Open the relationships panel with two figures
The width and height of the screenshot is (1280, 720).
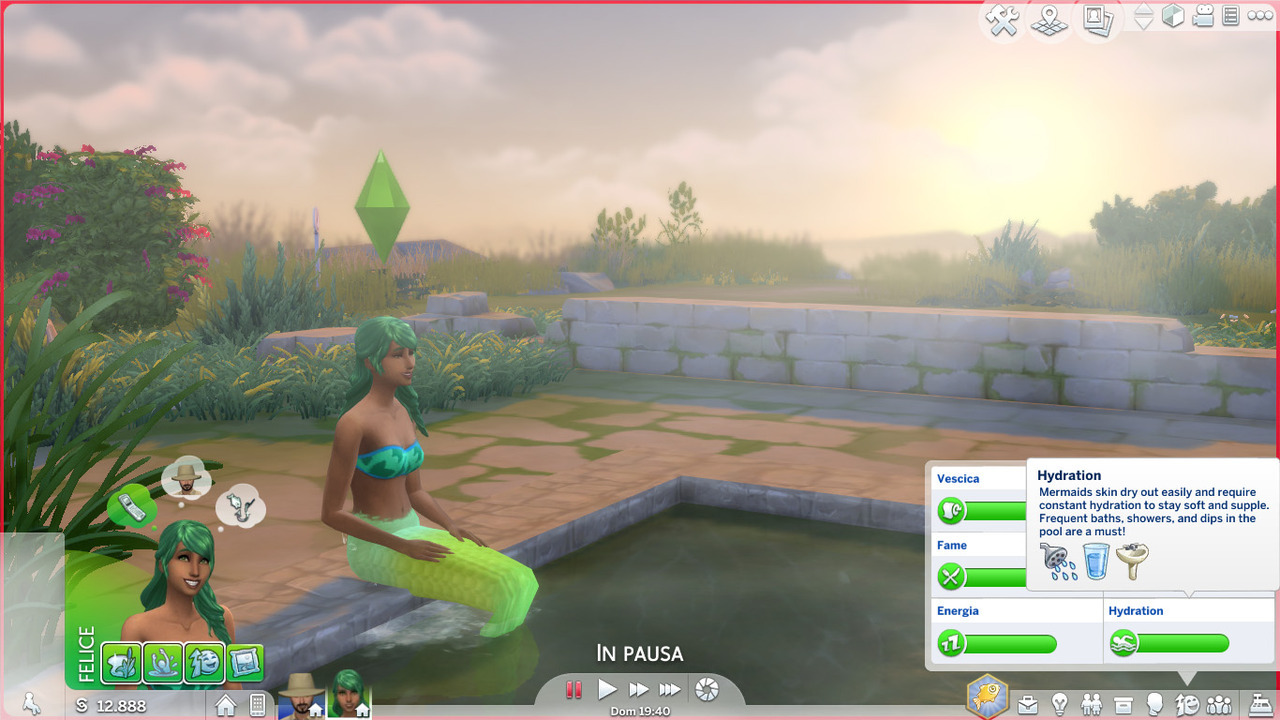[1092, 704]
